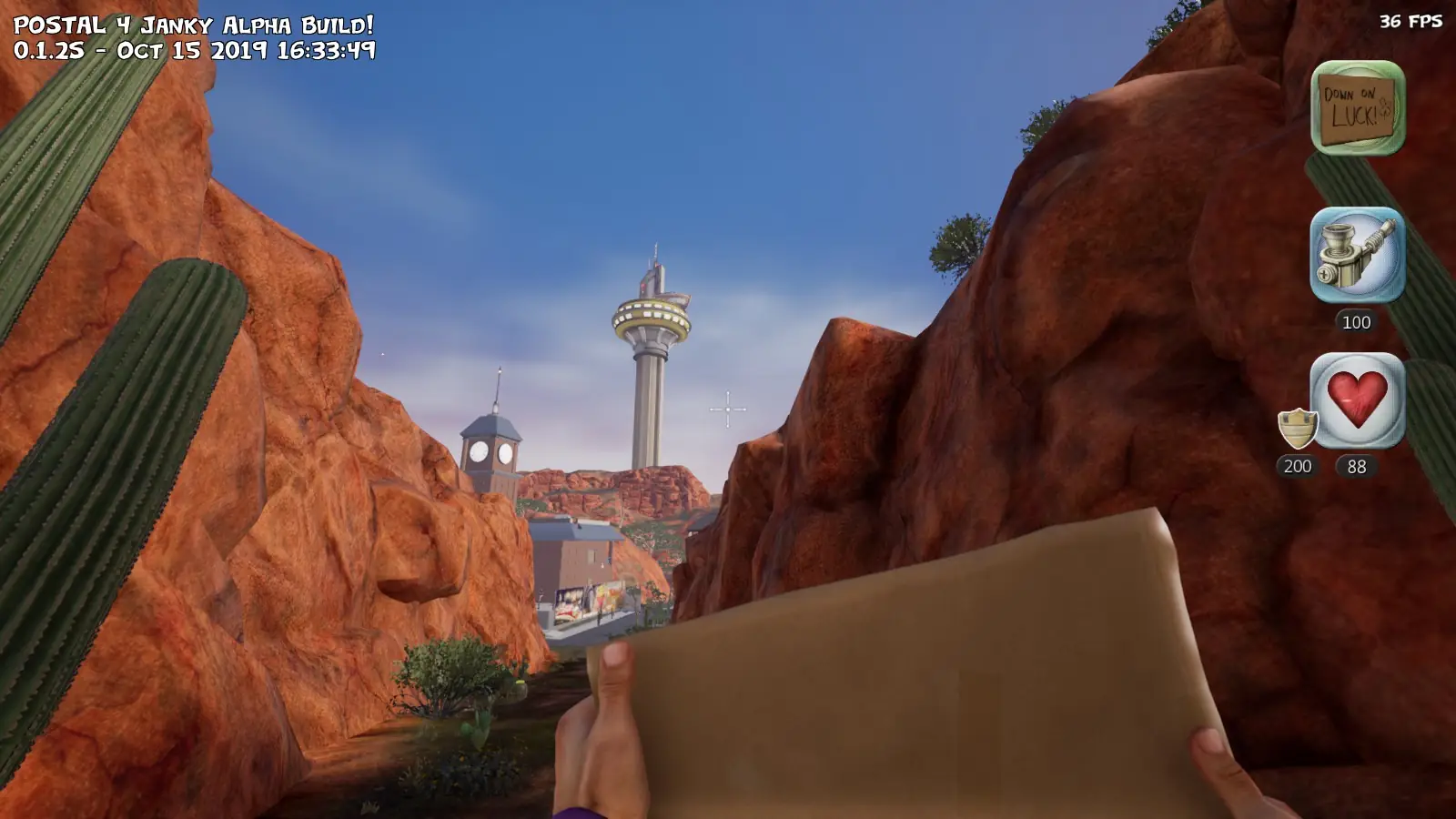
Task: Click the pipe item inventory icon
Action: (x=1357, y=255)
